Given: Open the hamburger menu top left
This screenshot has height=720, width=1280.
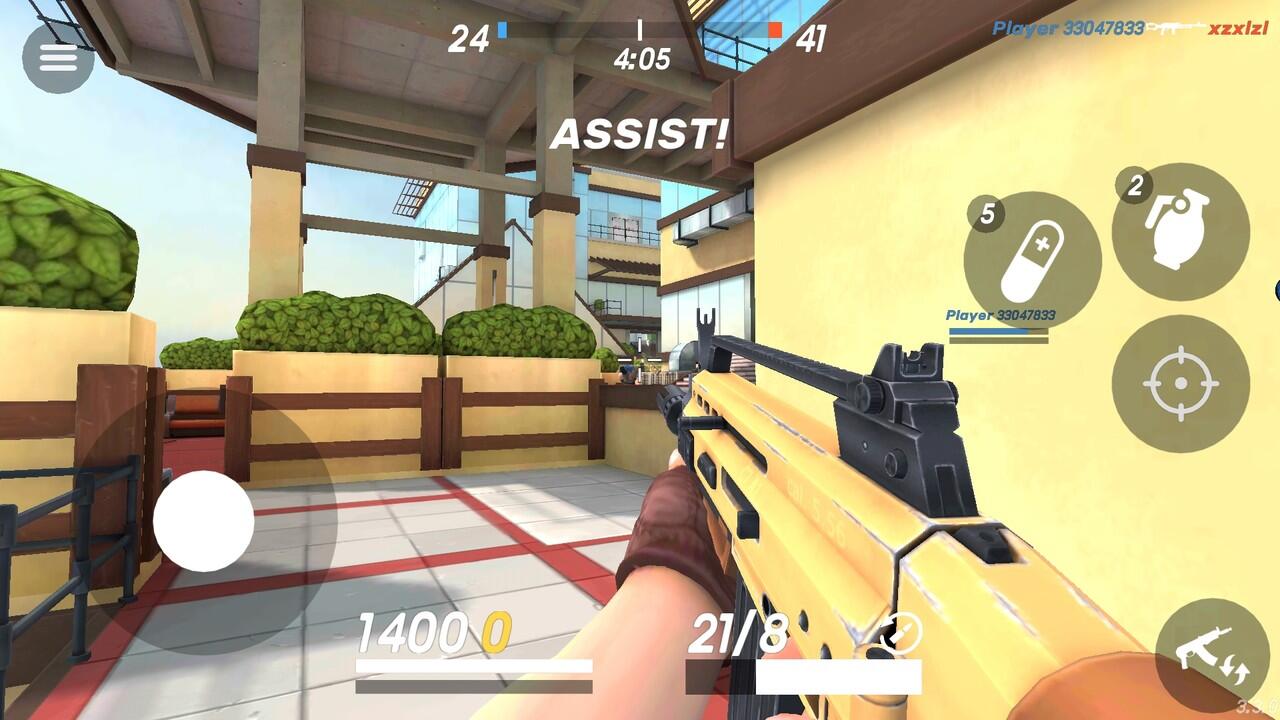Looking at the screenshot, I should pyautogui.click(x=57, y=57).
